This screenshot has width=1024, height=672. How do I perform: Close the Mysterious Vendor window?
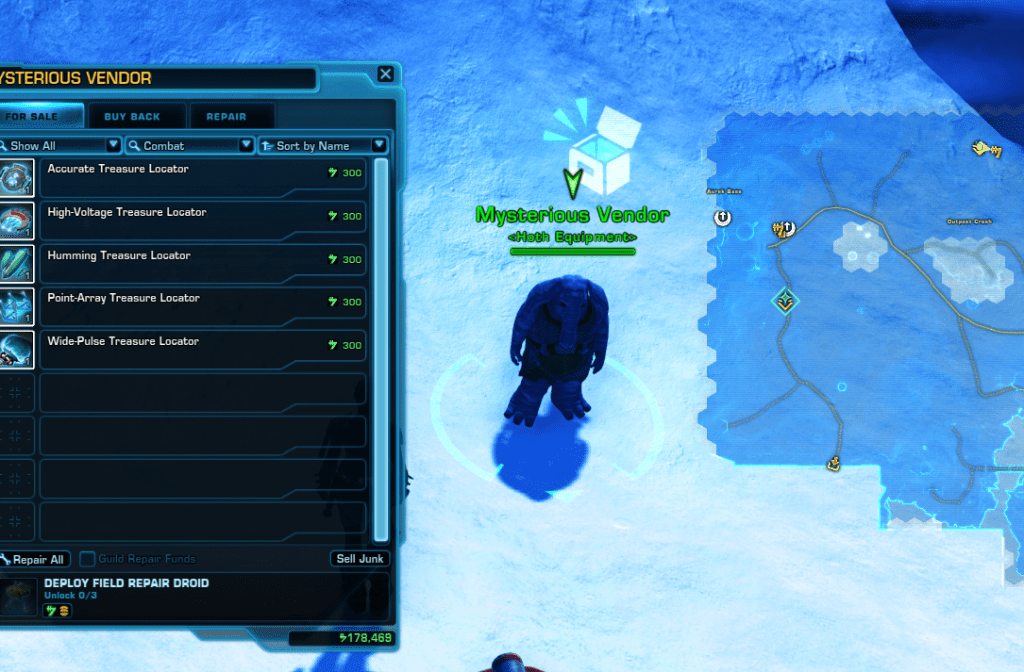385,74
